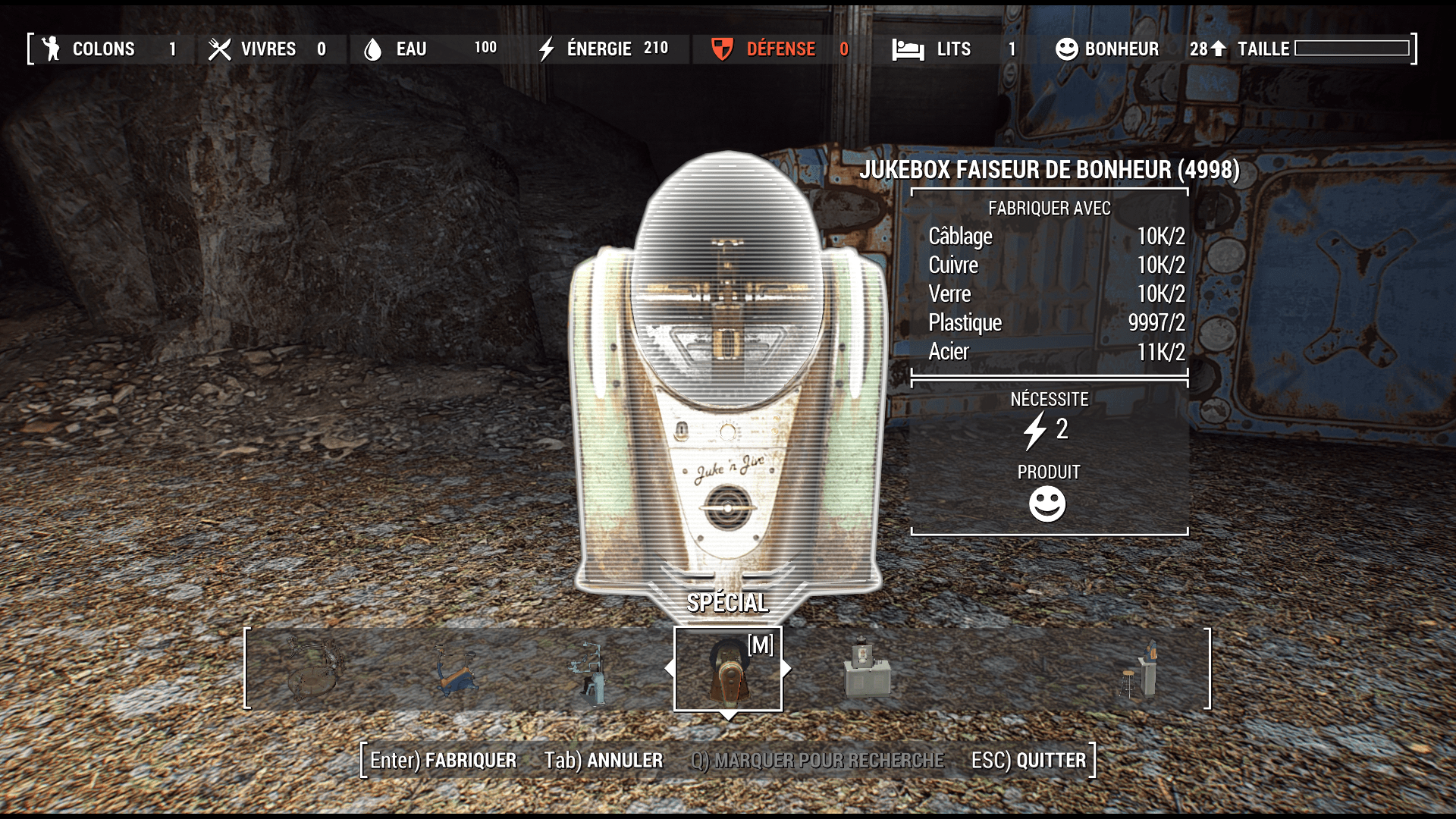Select the stool and counter station item
The width and height of the screenshot is (1456, 819).
1139,671
